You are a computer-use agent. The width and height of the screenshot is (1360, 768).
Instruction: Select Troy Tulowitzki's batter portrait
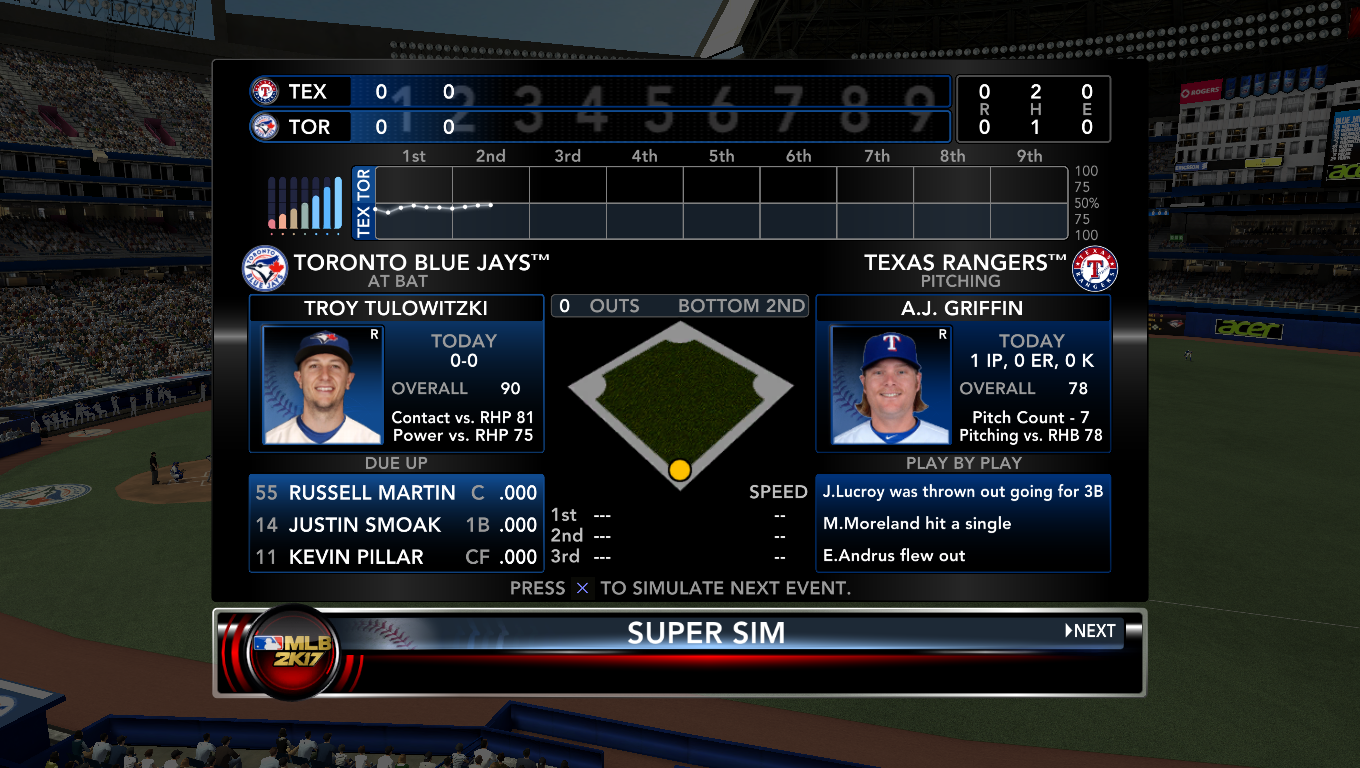coord(322,385)
